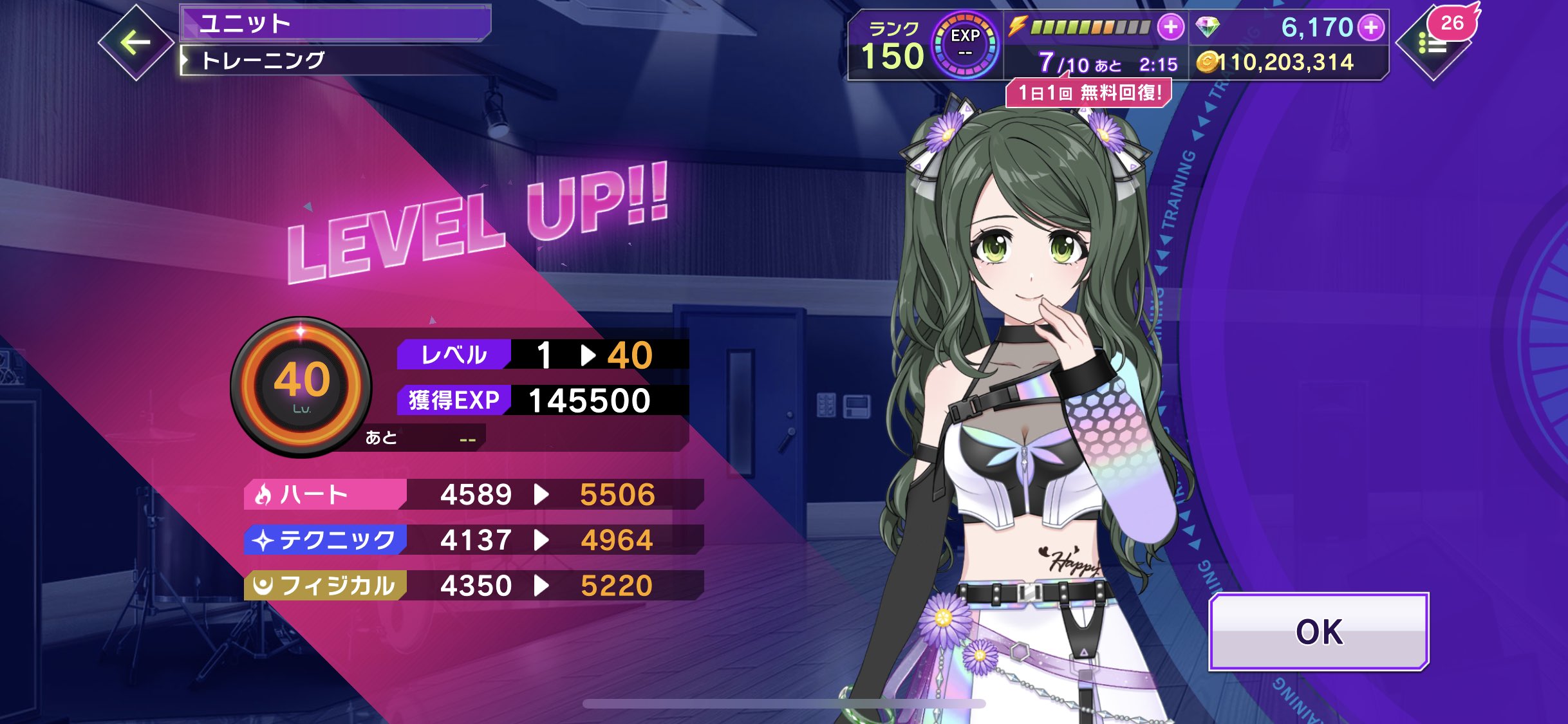Viewport: 1568px width, 724px height.
Task: Buy more diamonds with the plus button
Action: coord(1371,27)
